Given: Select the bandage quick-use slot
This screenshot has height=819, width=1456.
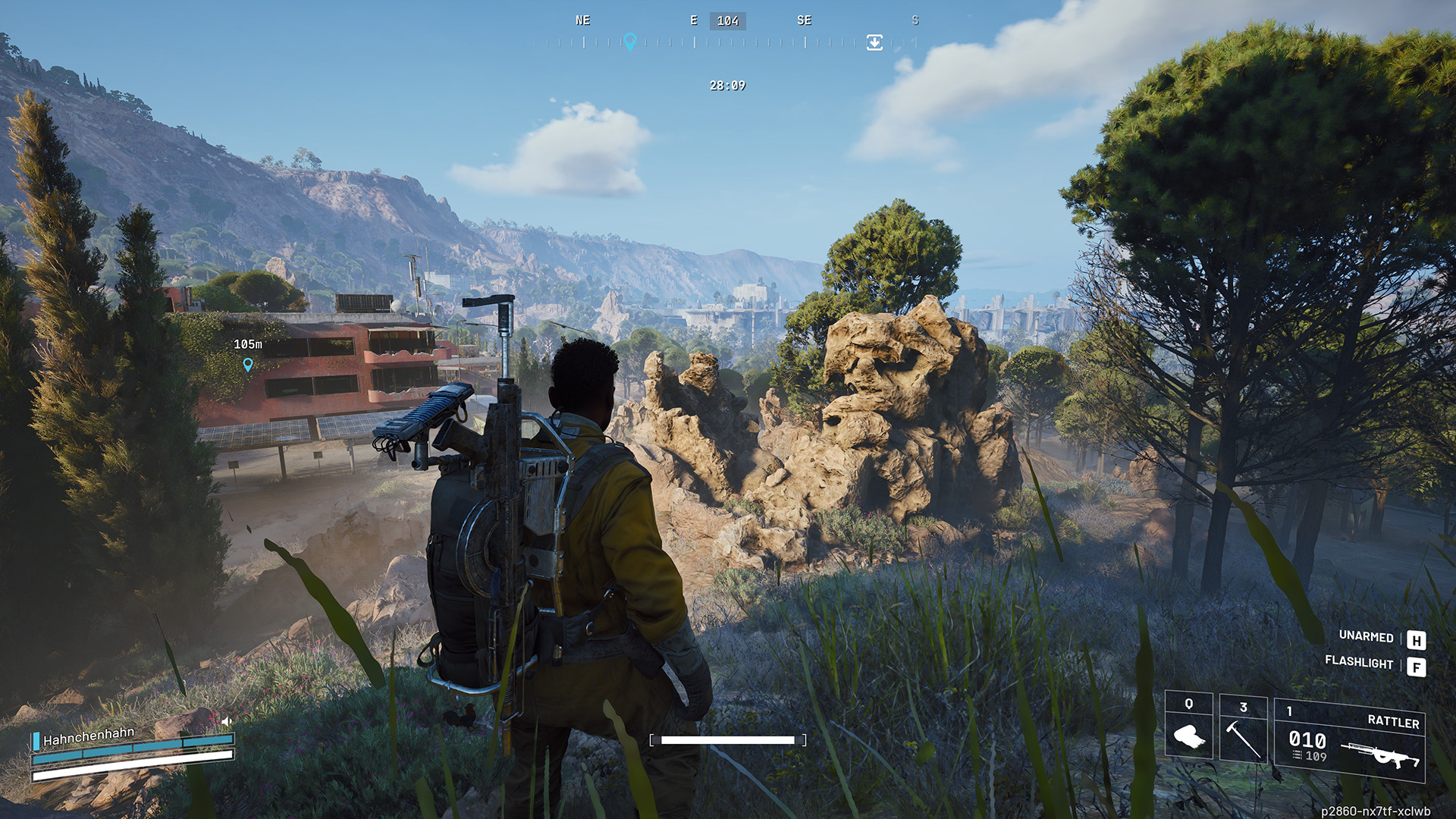Looking at the screenshot, I should (x=1188, y=728).
